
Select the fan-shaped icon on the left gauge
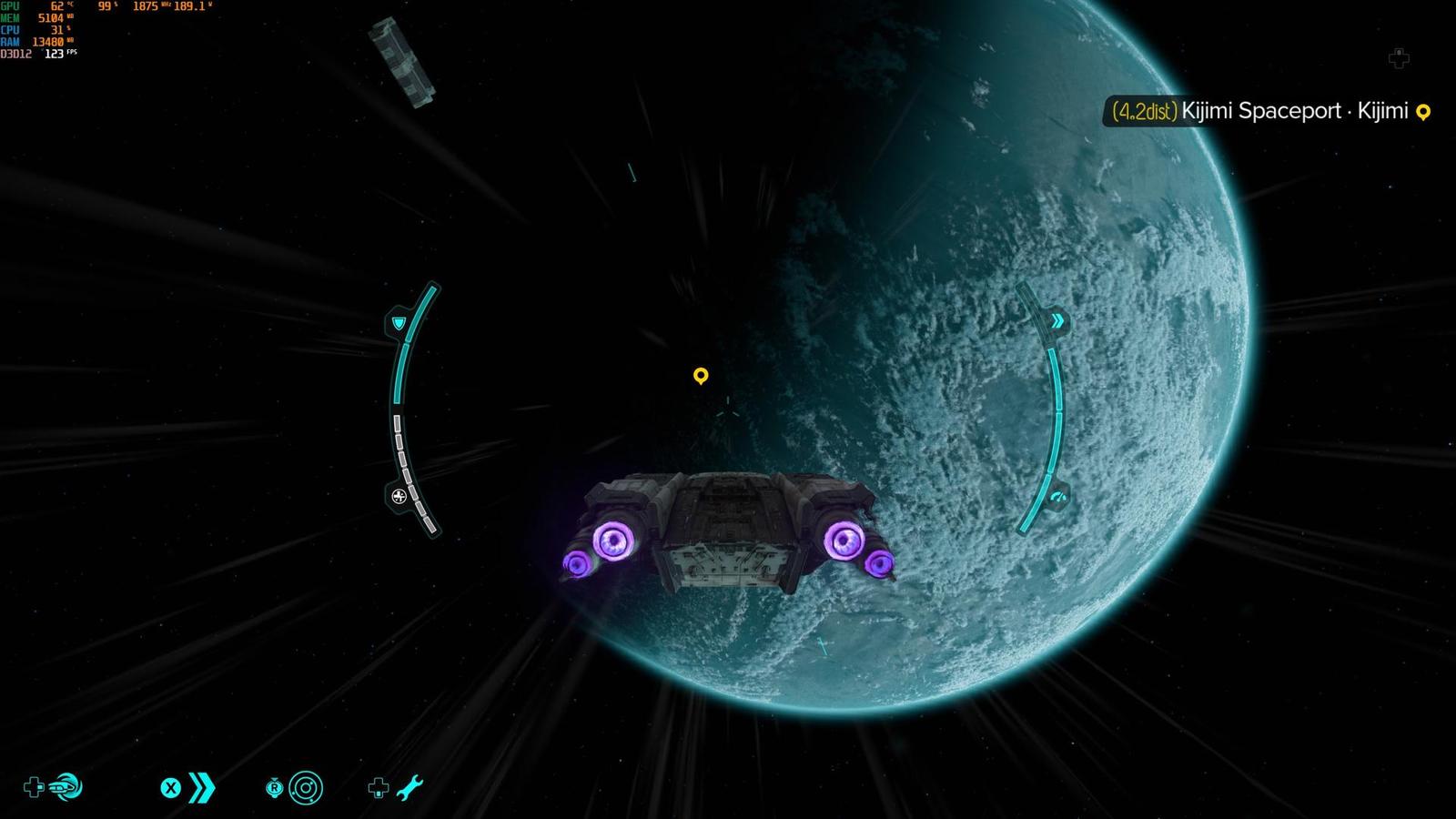pos(399,496)
